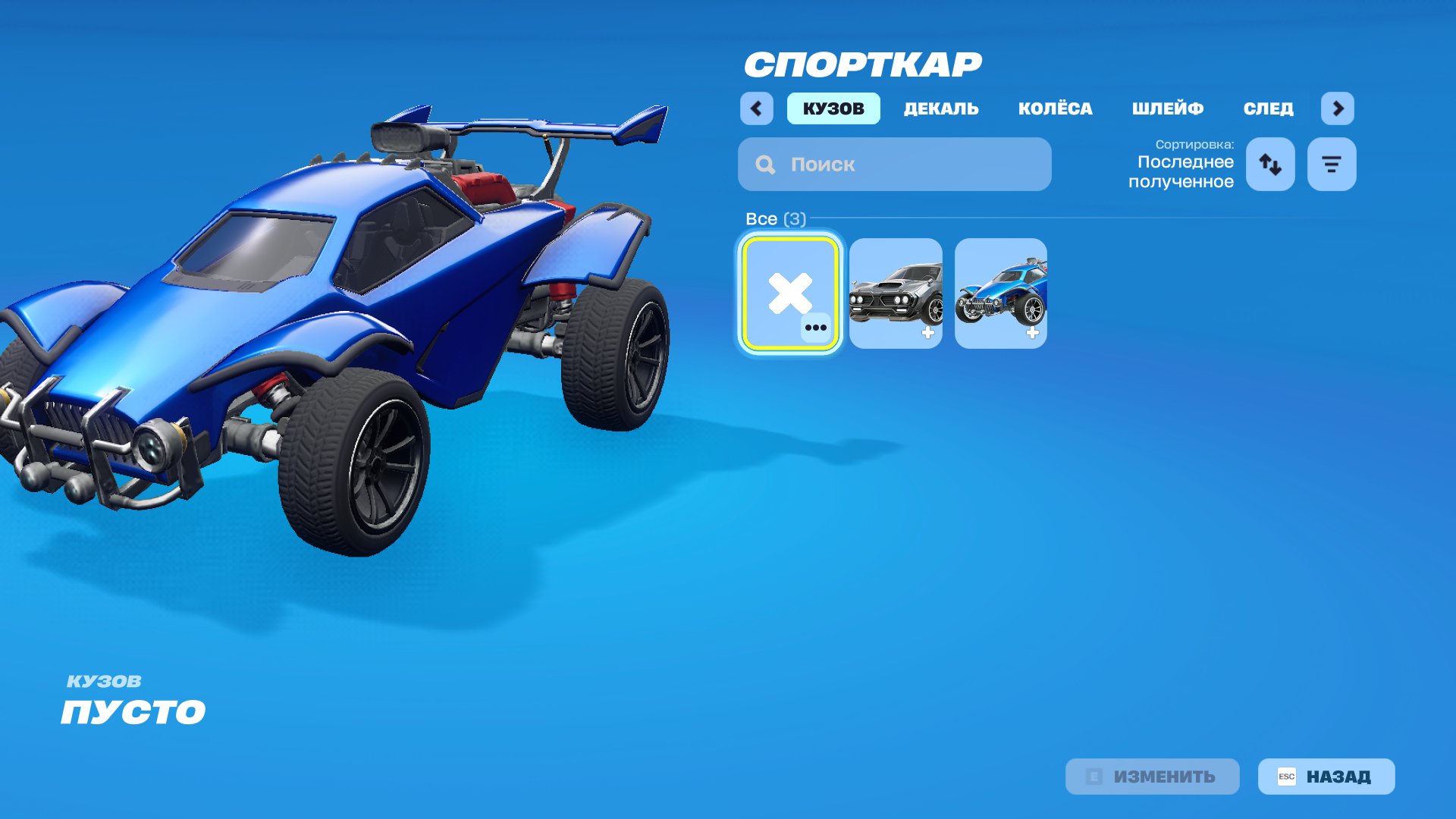1456x819 pixels.
Task: Open the КОЛЁСА tab
Action: (1056, 108)
